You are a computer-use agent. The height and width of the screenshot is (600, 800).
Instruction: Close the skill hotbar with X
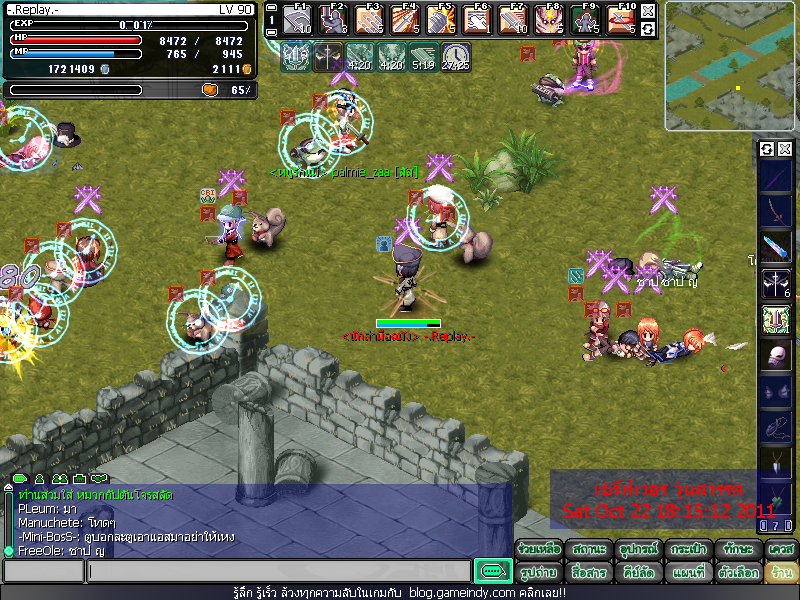click(x=648, y=11)
